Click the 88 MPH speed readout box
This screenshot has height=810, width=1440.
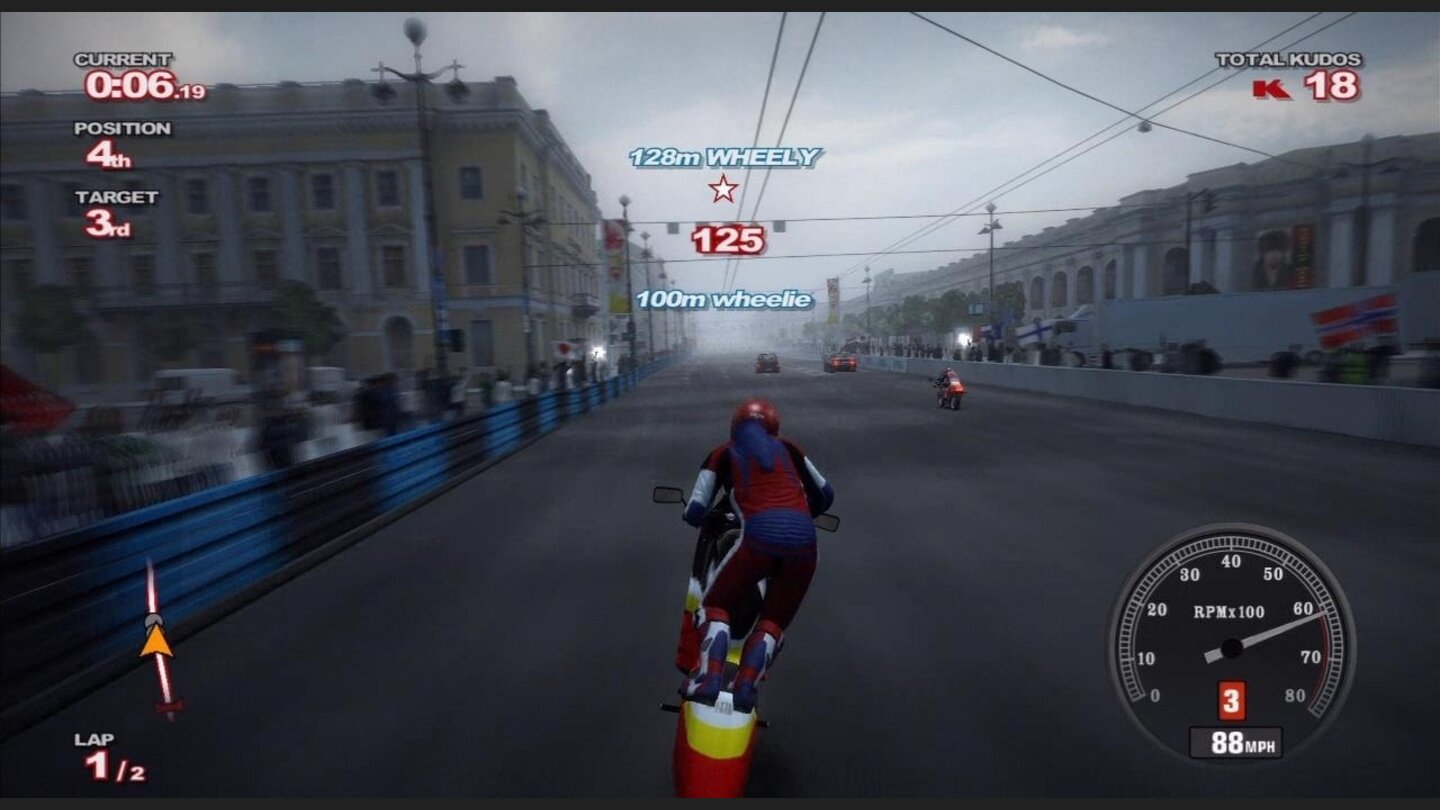point(1238,743)
